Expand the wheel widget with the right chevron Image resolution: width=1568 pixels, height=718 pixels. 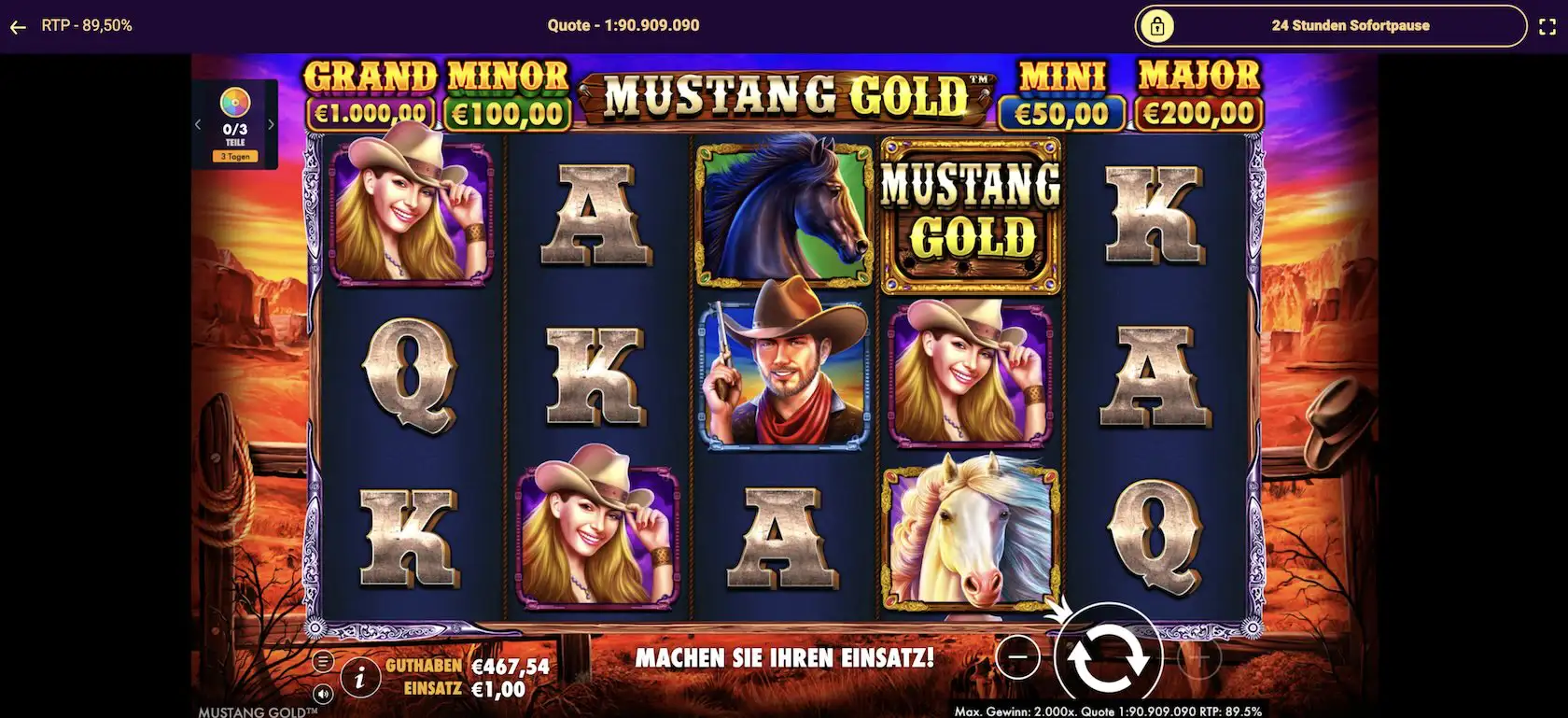272,122
